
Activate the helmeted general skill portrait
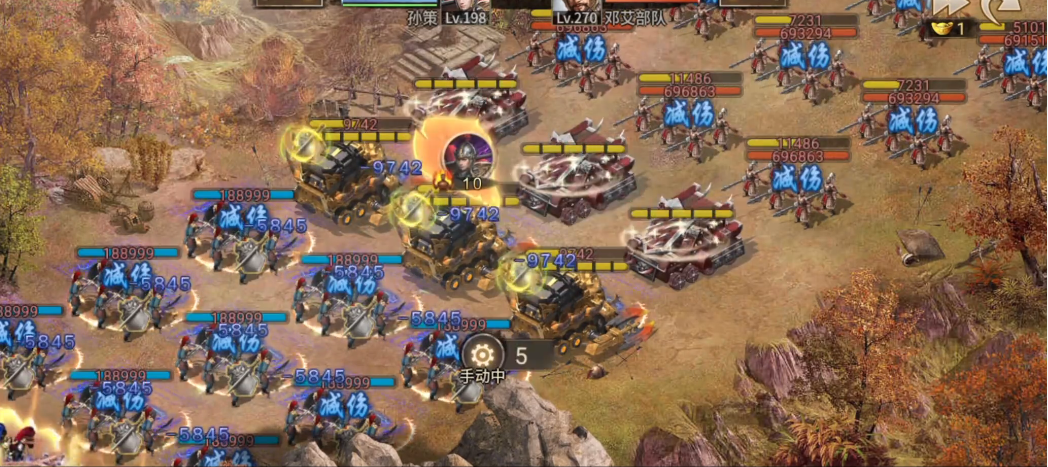click(465, 155)
